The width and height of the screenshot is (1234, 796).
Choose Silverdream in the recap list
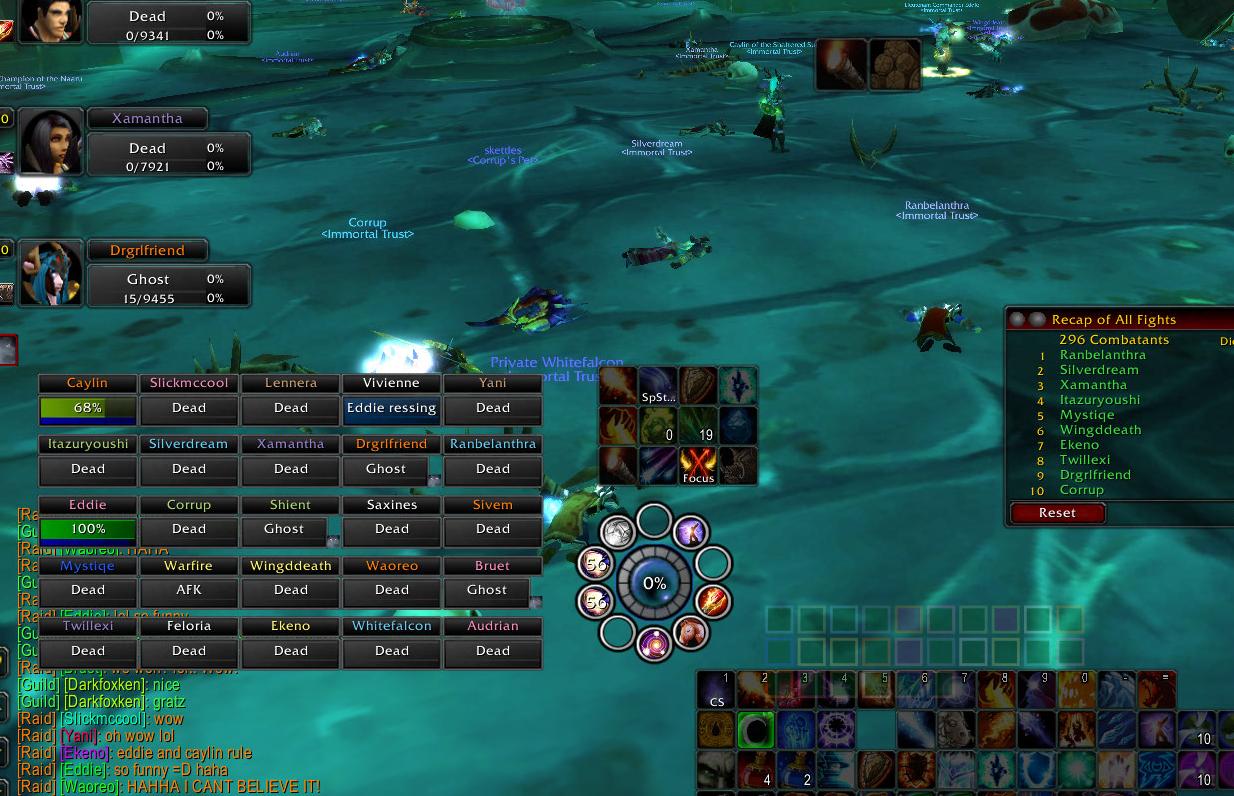coord(1098,370)
